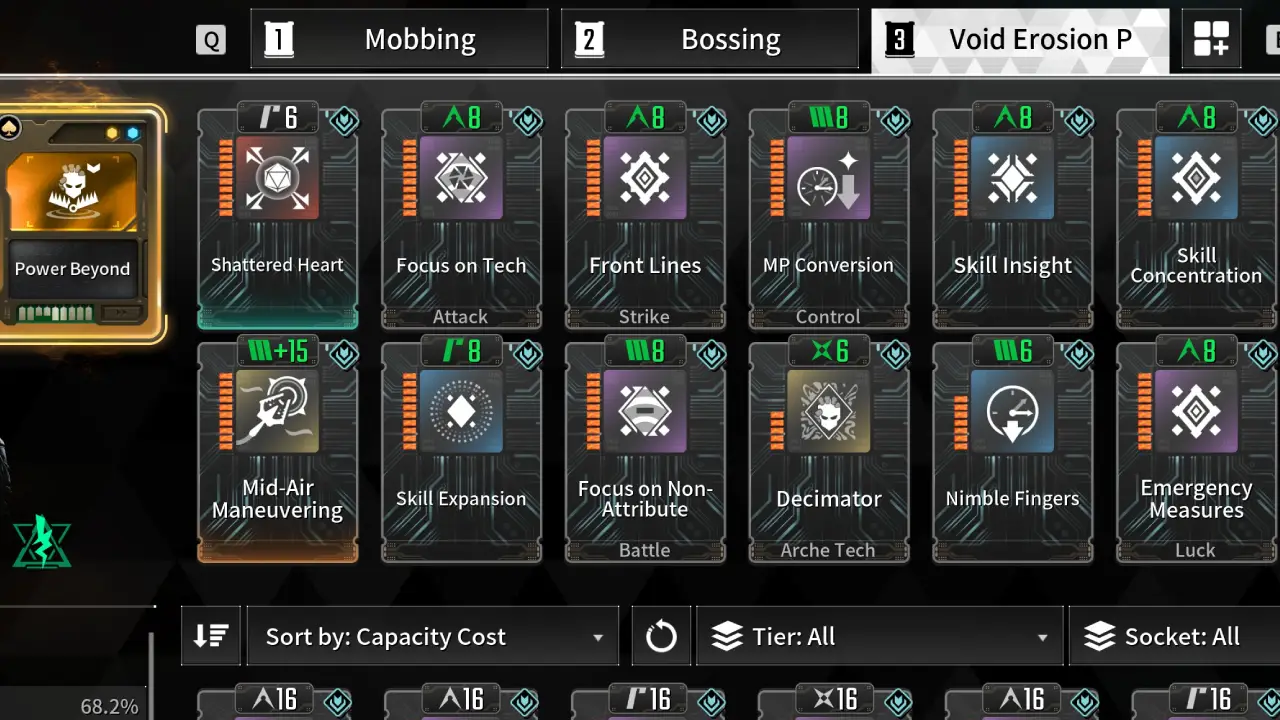Select the Void Erosion P tab
The image size is (1280, 720).
point(1020,38)
